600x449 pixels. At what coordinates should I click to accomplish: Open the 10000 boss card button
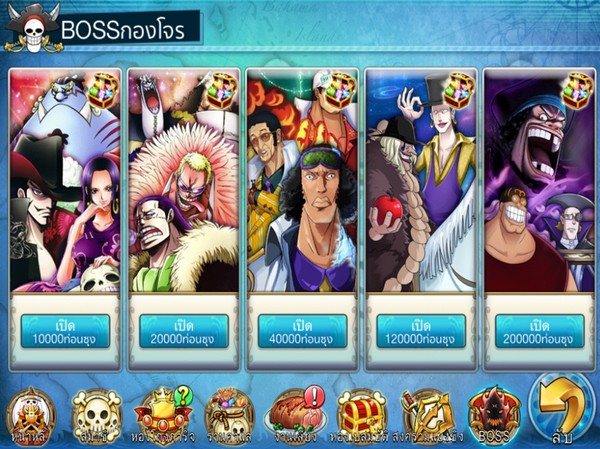(65, 332)
